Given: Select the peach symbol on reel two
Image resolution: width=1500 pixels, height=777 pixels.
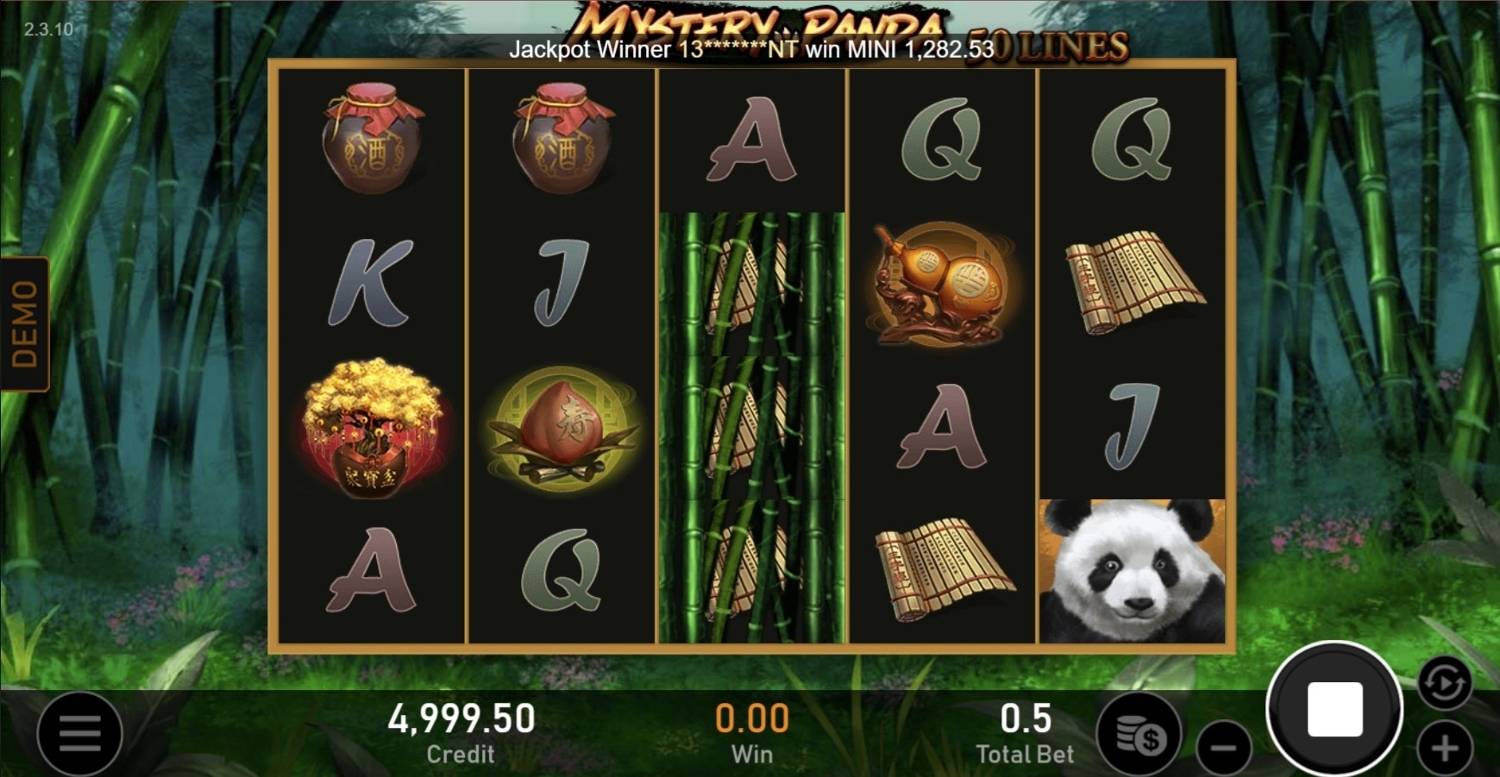Looking at the screenshot, I should coord(563,425).
